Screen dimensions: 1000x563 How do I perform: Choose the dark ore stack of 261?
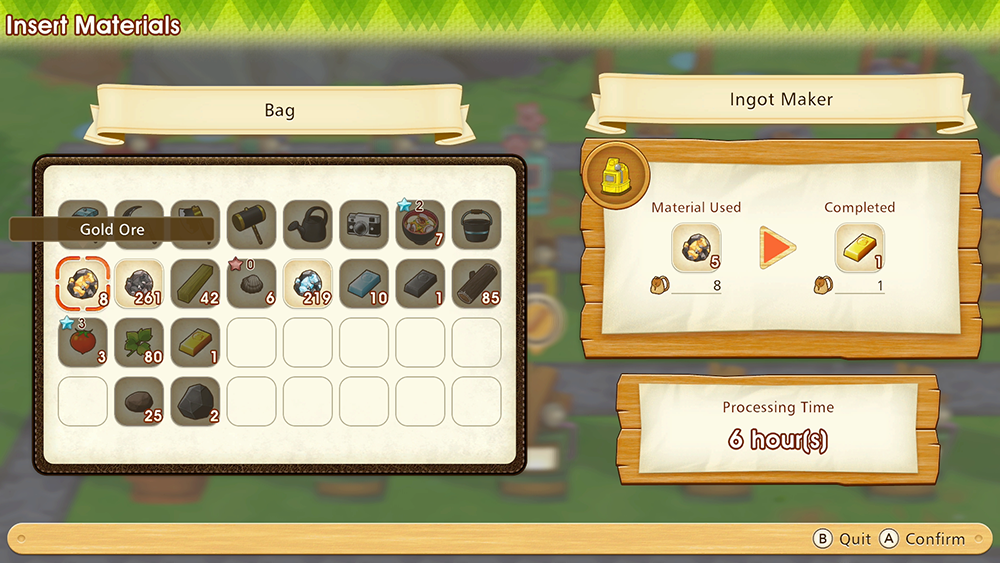(139, 284)
